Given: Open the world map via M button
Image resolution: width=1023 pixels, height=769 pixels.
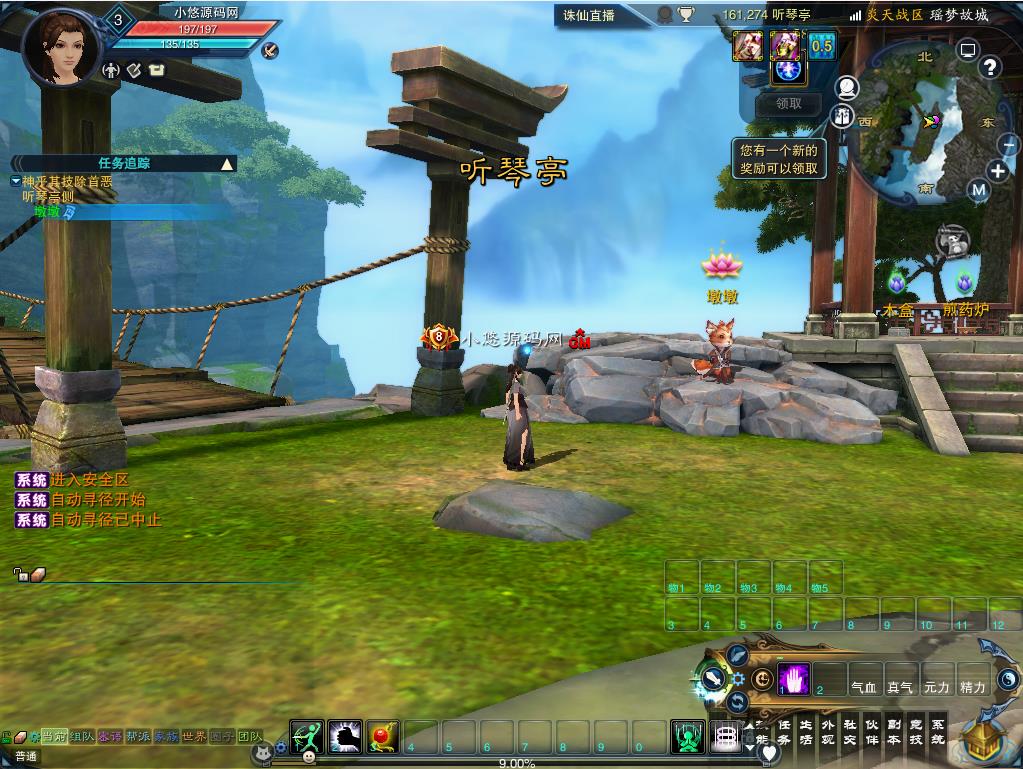Looking at the screenshot, I should (x=978, y=190).
